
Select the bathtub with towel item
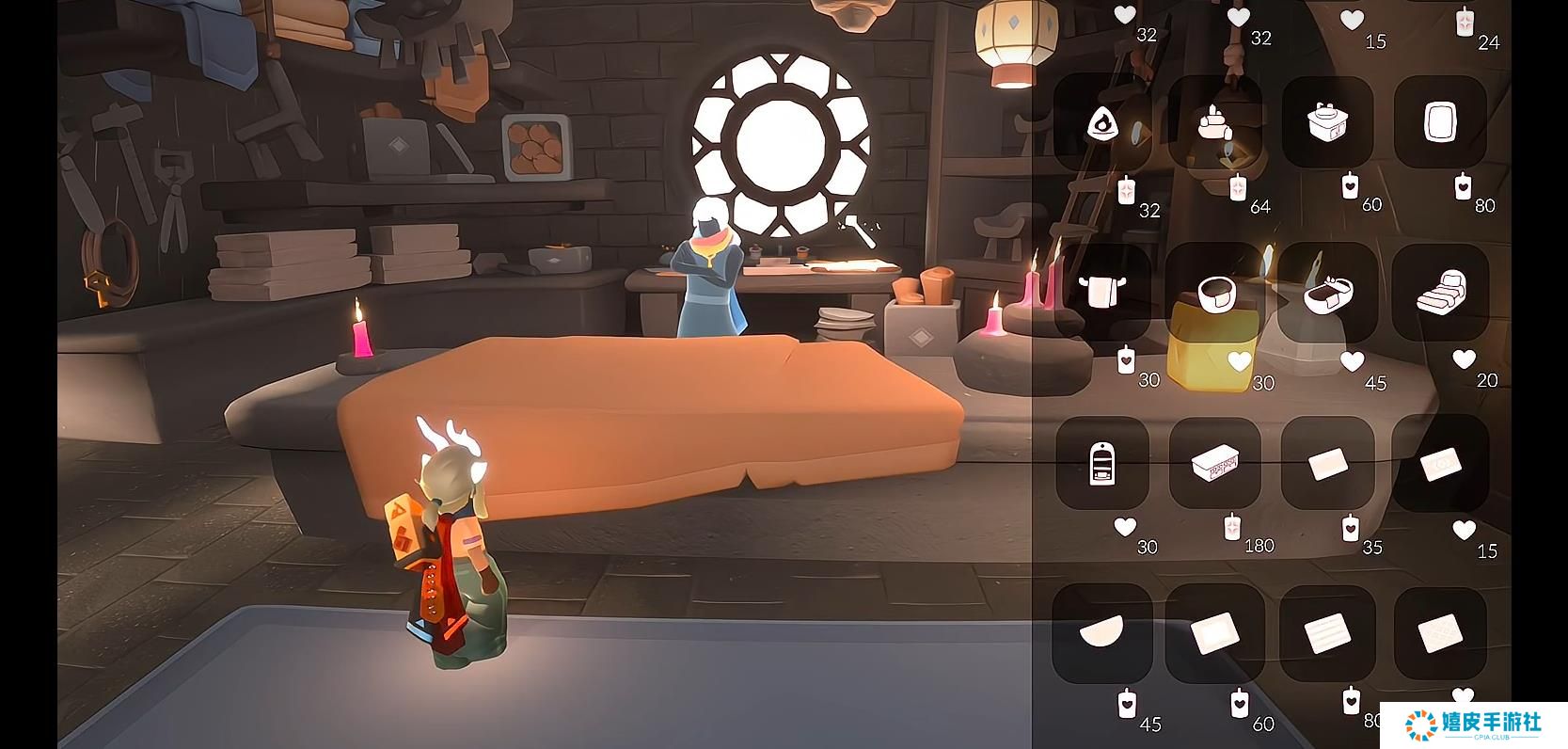[x=1327, y=293]
